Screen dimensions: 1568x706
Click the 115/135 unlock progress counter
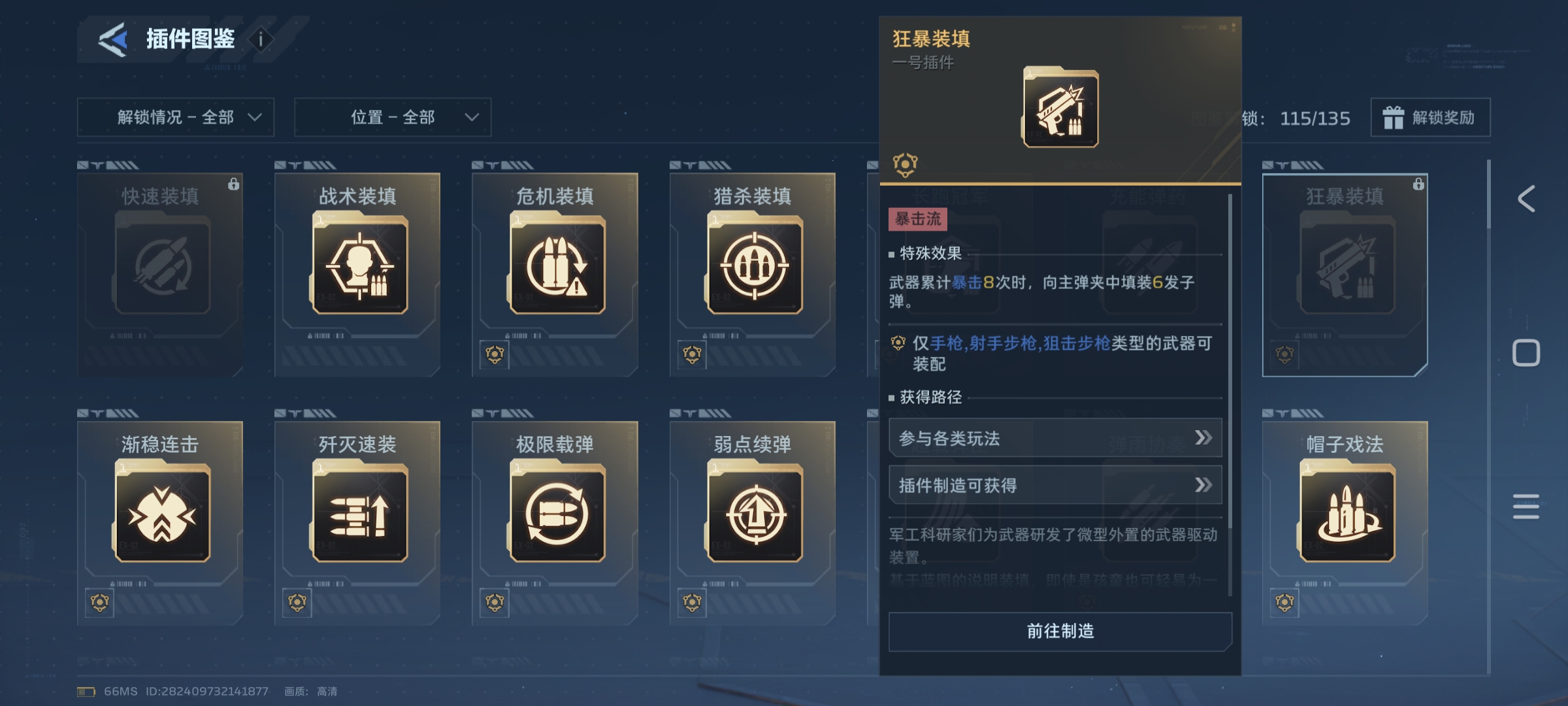coord(1315,118)
